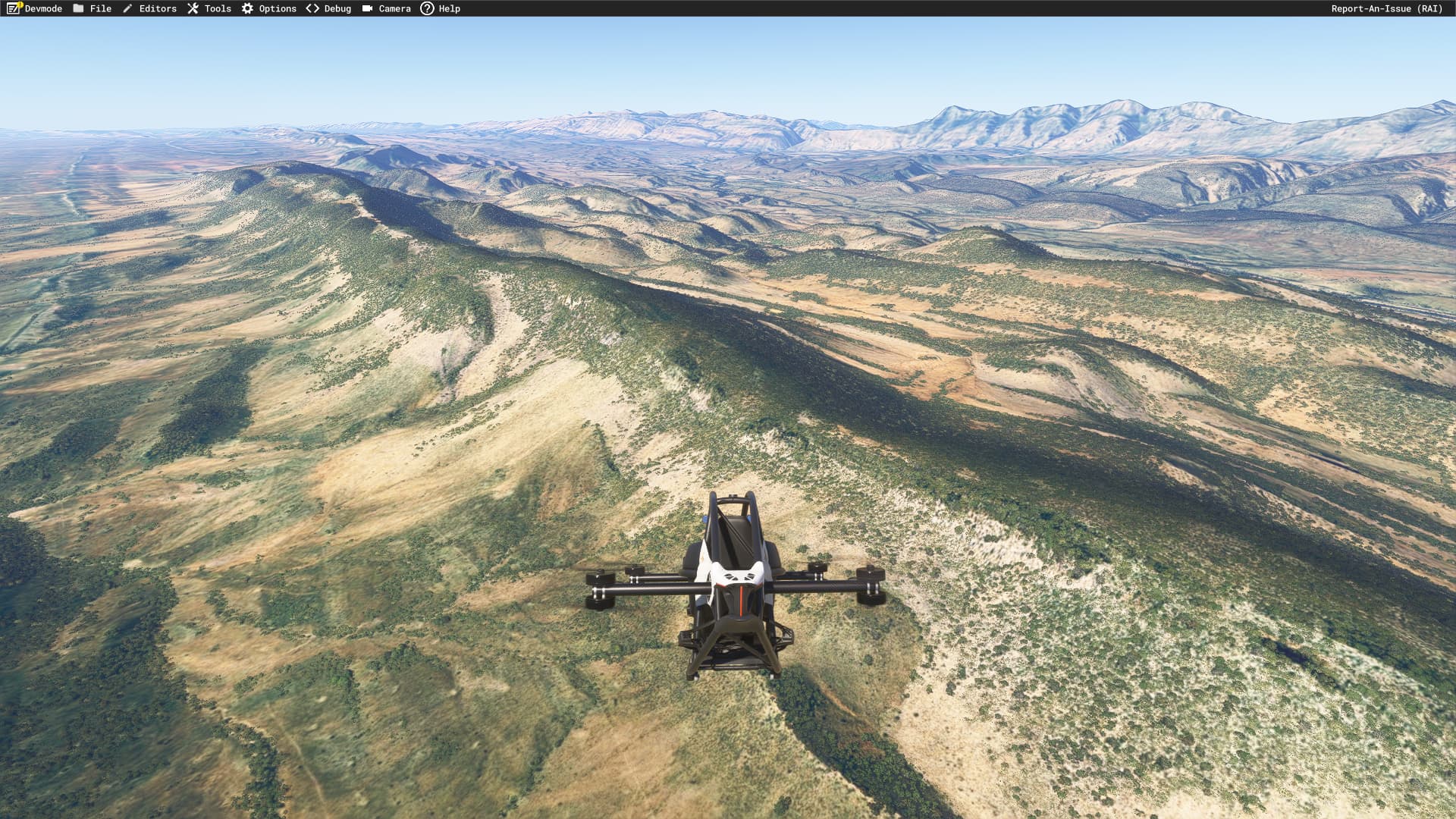Viewport: 1456px width, 819px height.
Task: Open the Devmode menu
Action: point(35,8)
